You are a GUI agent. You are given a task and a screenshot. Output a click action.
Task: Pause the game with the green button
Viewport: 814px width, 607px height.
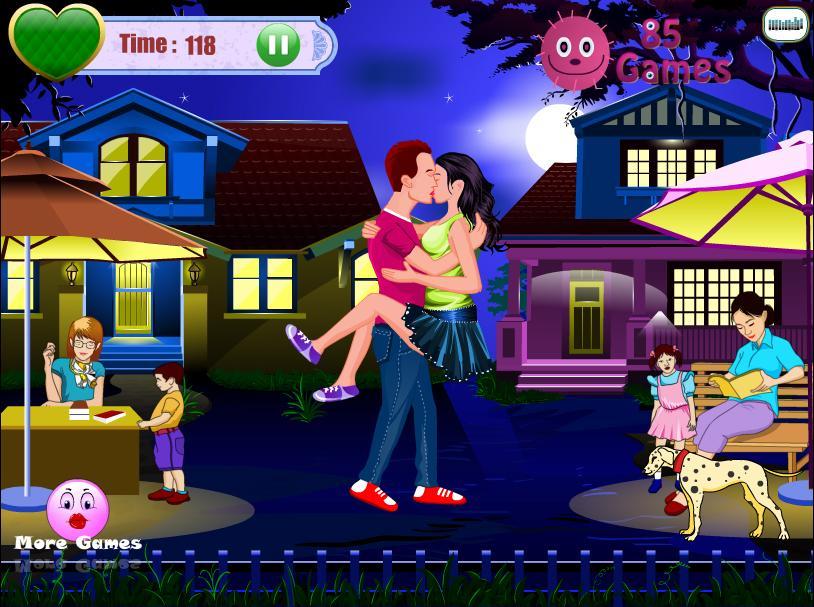click(x=278, y=44)
